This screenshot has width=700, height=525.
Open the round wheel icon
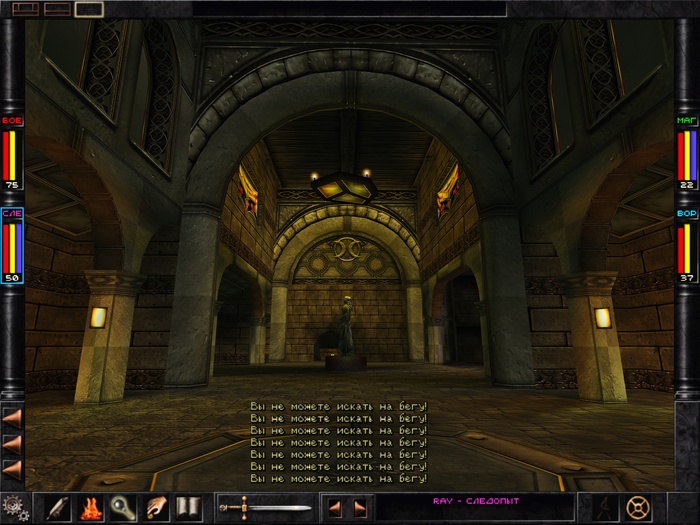[x=636, y=507]
